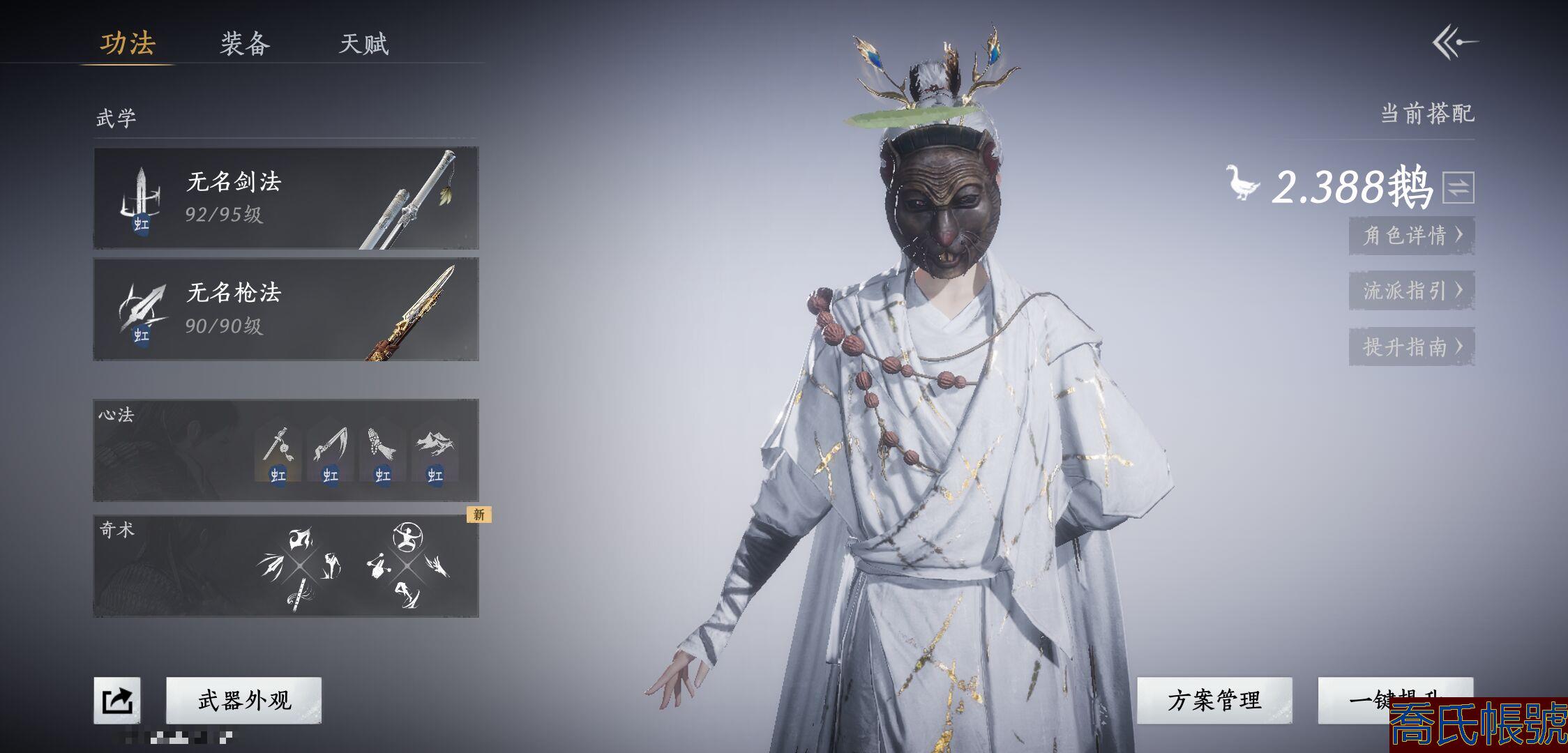1568x753 pixels.
Task: Select the 无名剑法 martial art slot
Action: pos(286,198)
